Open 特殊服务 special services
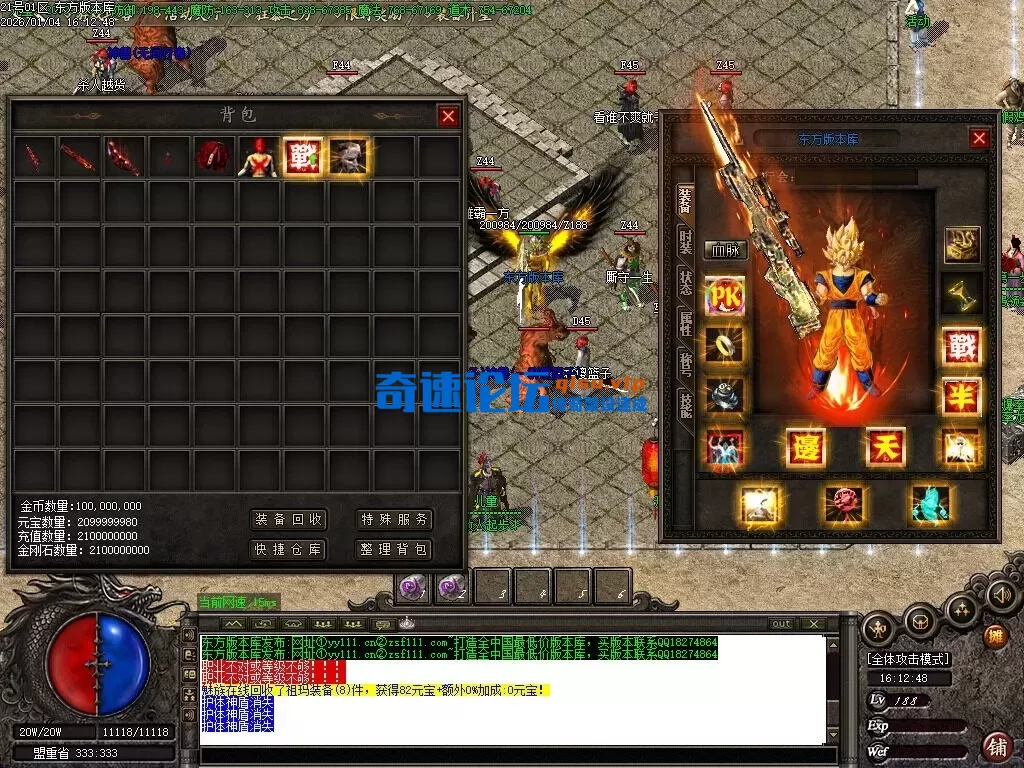This screenshot has height=768, width=1024. click(x=395, y=520)
